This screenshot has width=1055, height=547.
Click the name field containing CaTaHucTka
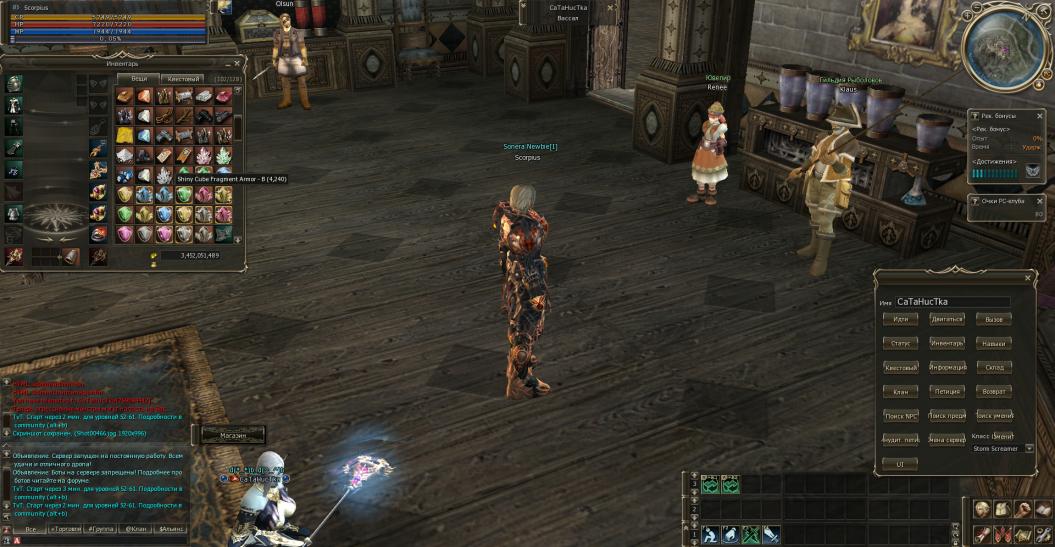952,301
